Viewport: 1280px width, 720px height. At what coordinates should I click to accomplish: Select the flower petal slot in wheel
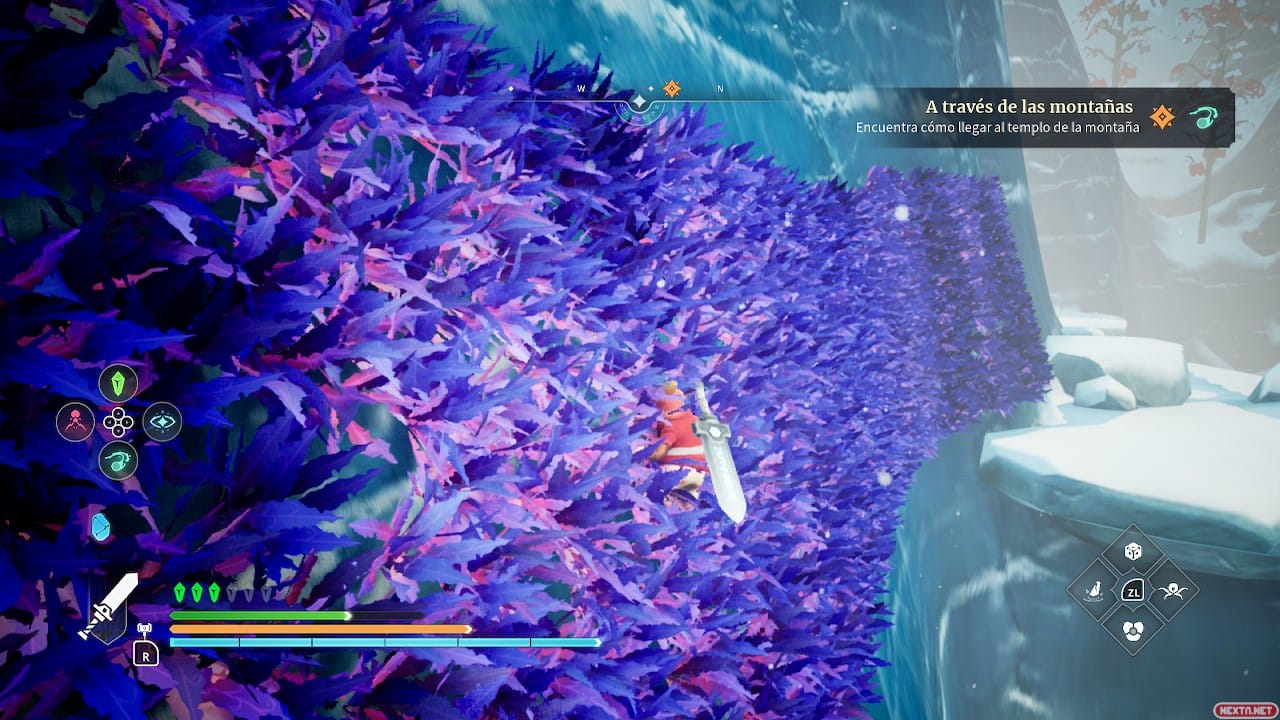pos(1133,629)
